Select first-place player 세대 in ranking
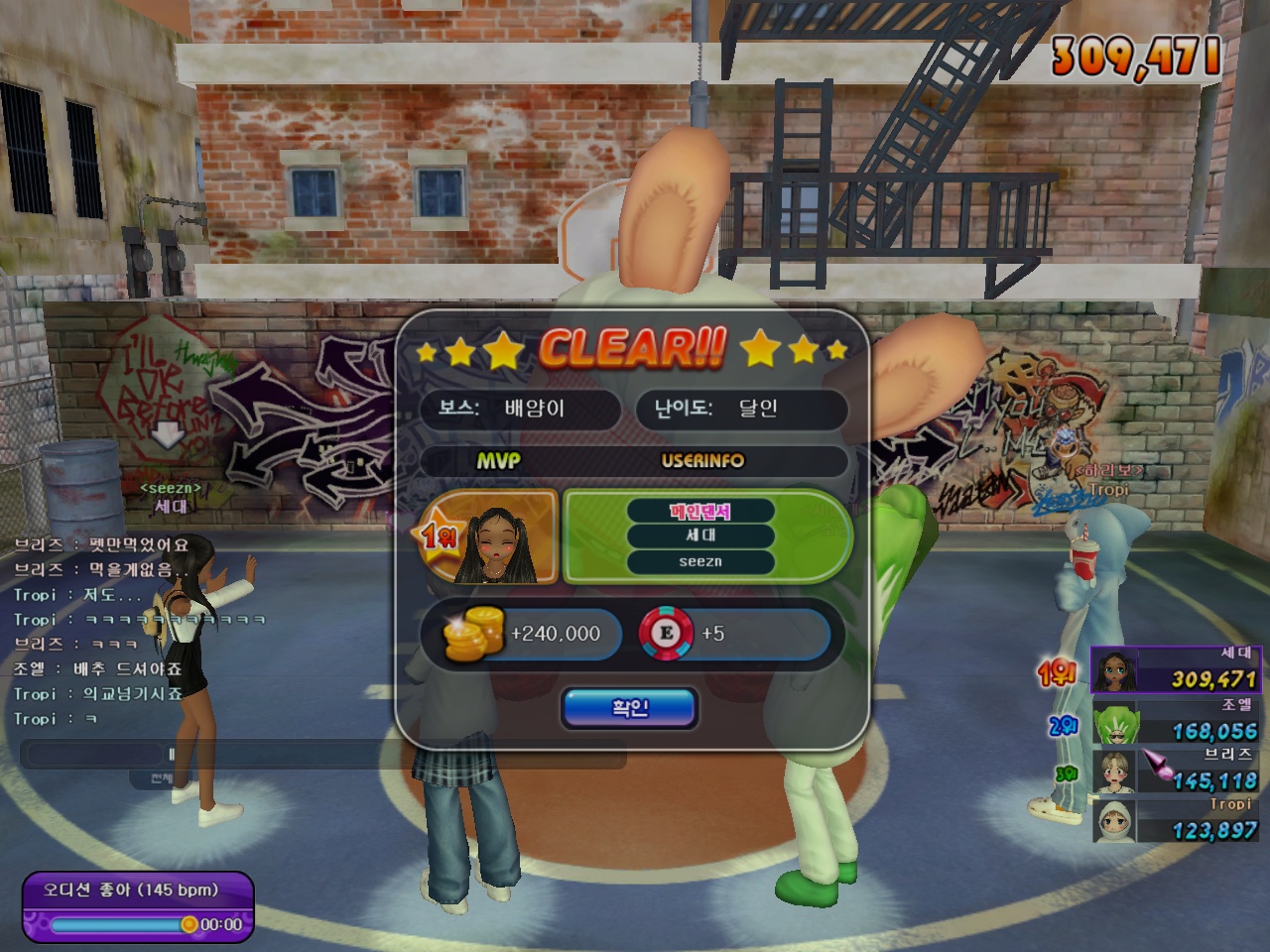This screenshot has height=952, width=1270. (x=1175, y=669)
